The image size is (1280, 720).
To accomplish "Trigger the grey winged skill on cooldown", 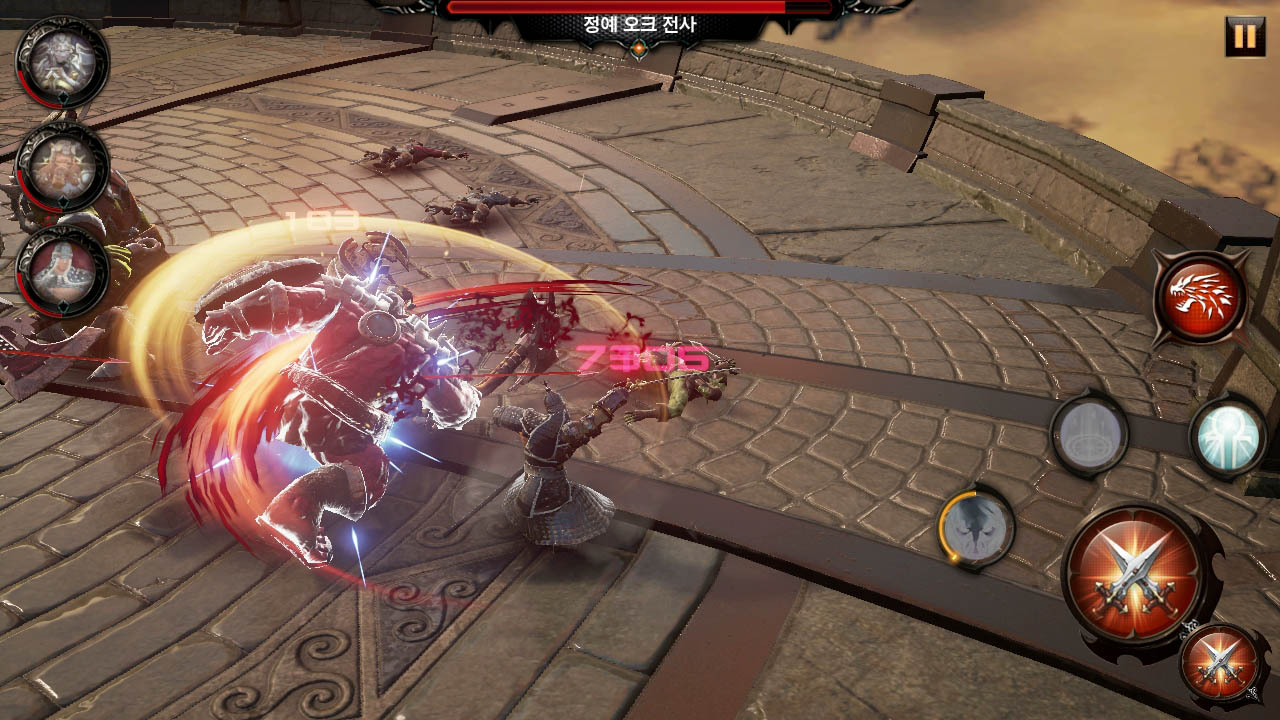I will click(976, 527).
